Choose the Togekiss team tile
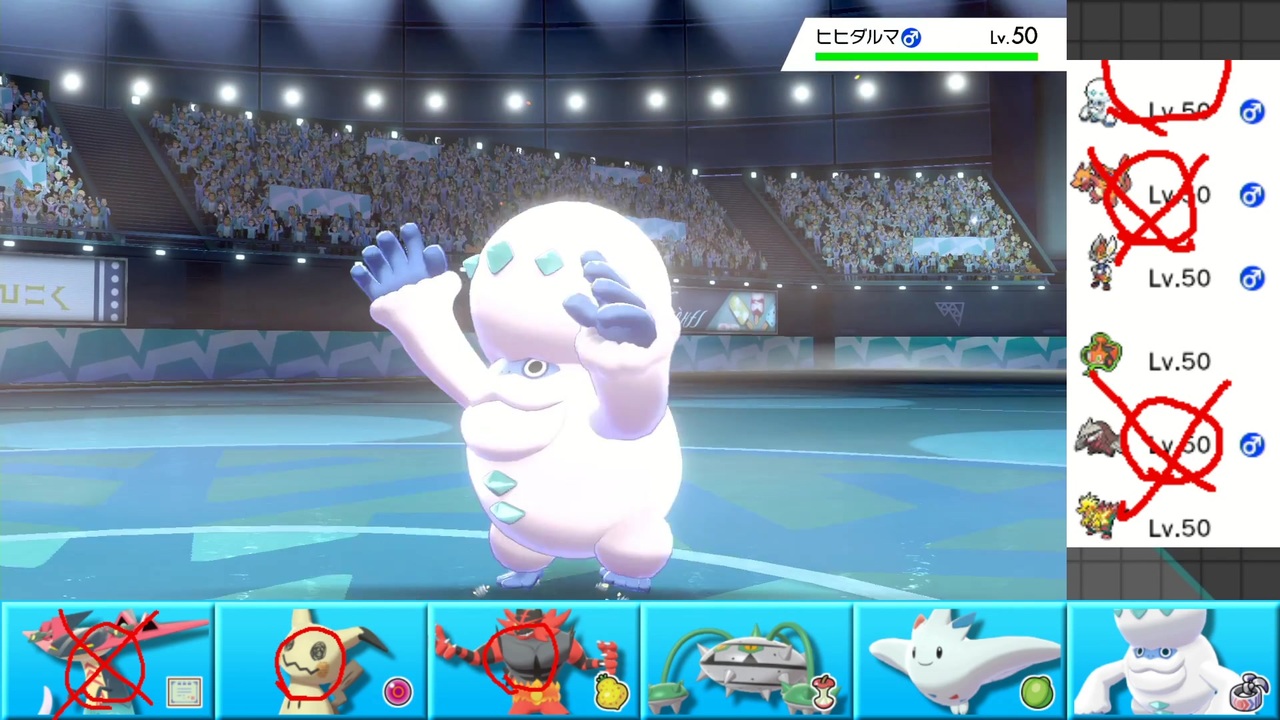The height and width of the screenshot is (720, 1280). coord(960,662)
